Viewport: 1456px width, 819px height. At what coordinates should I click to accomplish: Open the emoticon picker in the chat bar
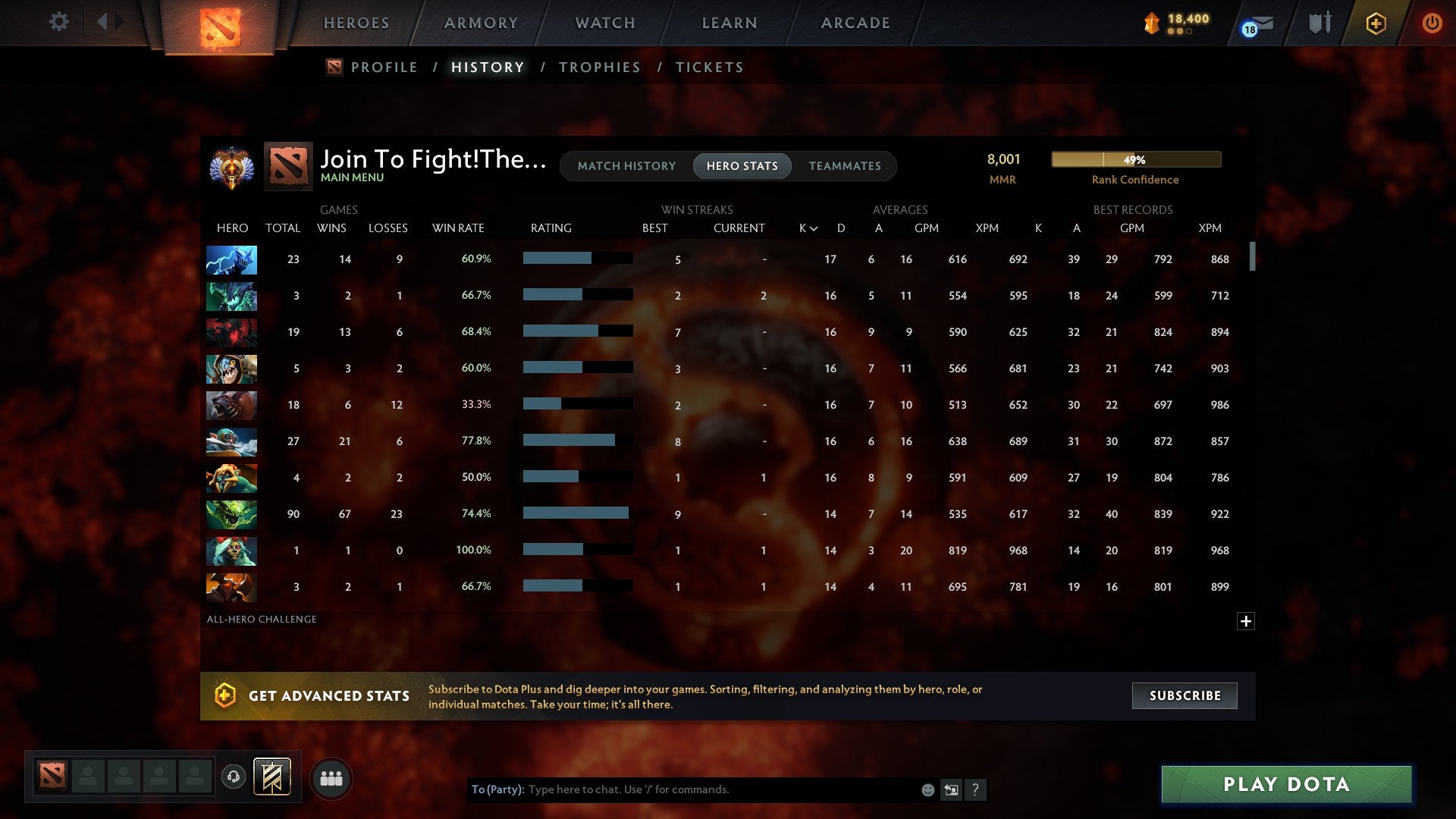(928, 789)
